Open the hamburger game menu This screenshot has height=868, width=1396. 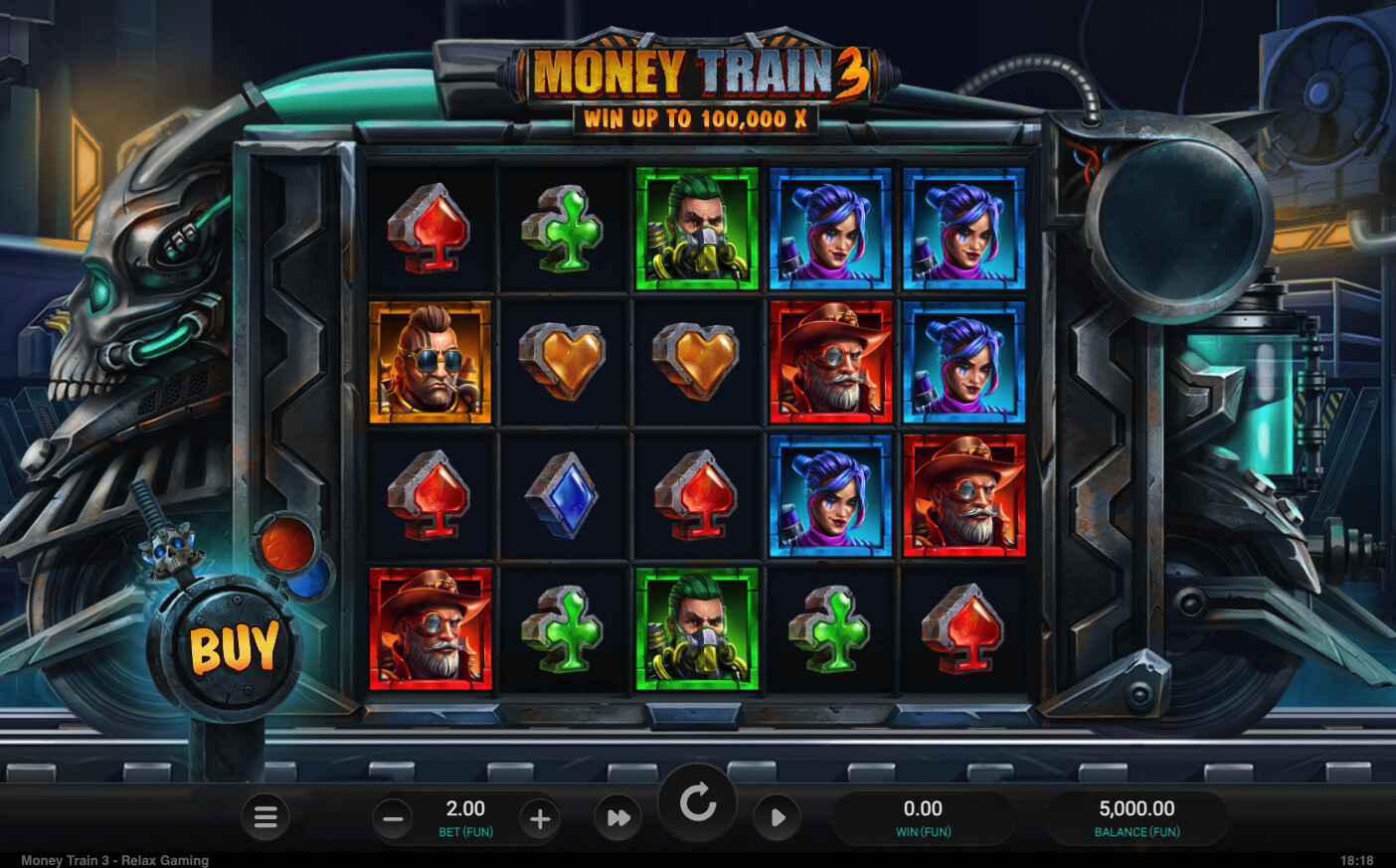(x=265, y=817)
